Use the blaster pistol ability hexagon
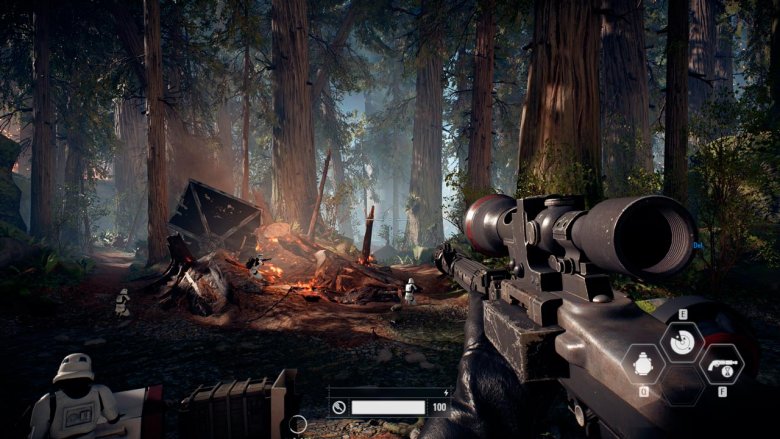 pyautogui.click(x=721, y=364)
